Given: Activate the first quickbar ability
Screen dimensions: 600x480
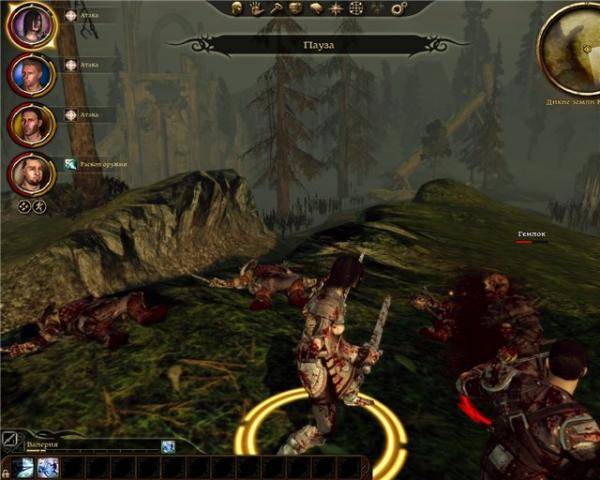Looking at the screenshot, I should (x=24, y=467).
